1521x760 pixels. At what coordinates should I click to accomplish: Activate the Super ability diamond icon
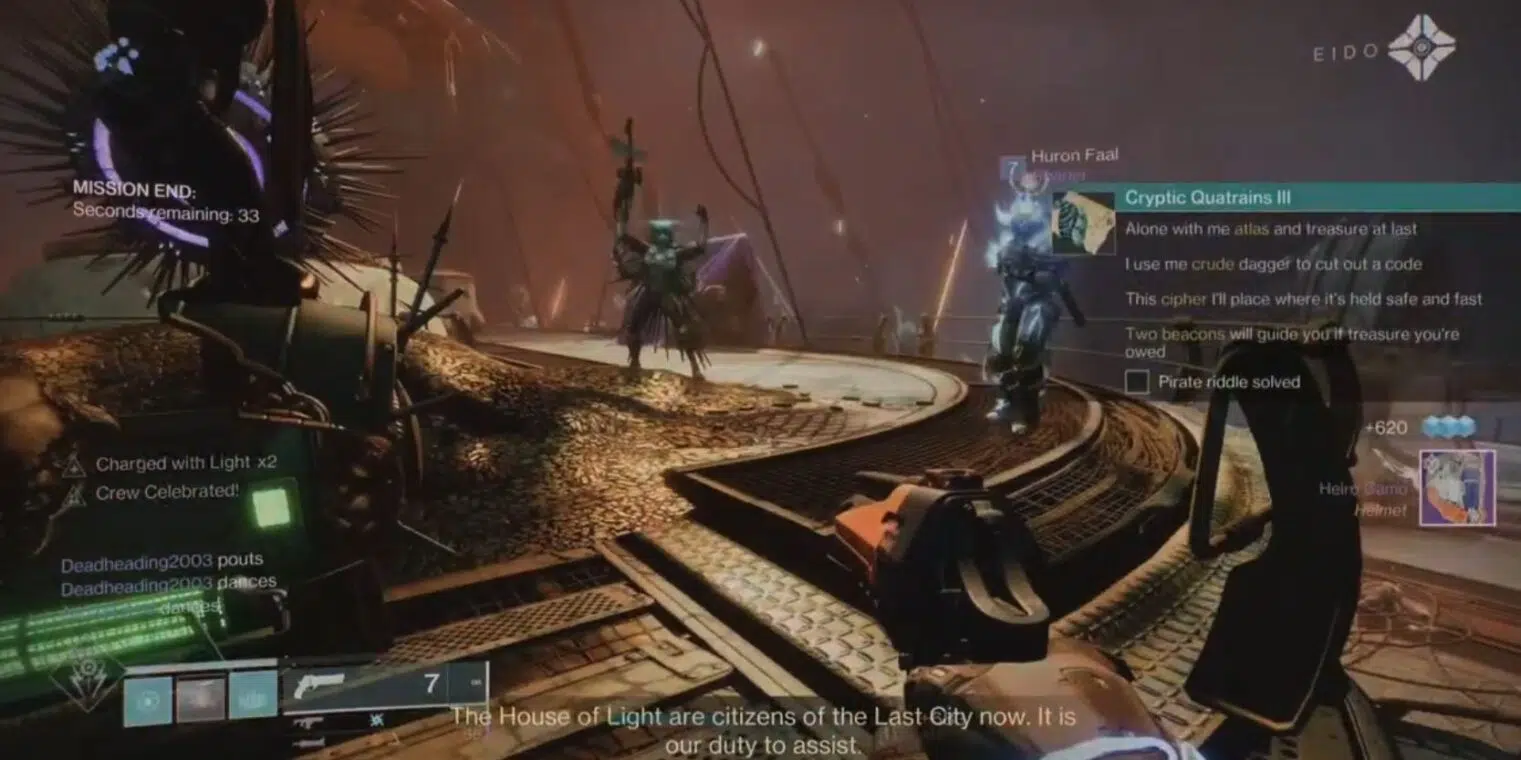tap(87, 681)
